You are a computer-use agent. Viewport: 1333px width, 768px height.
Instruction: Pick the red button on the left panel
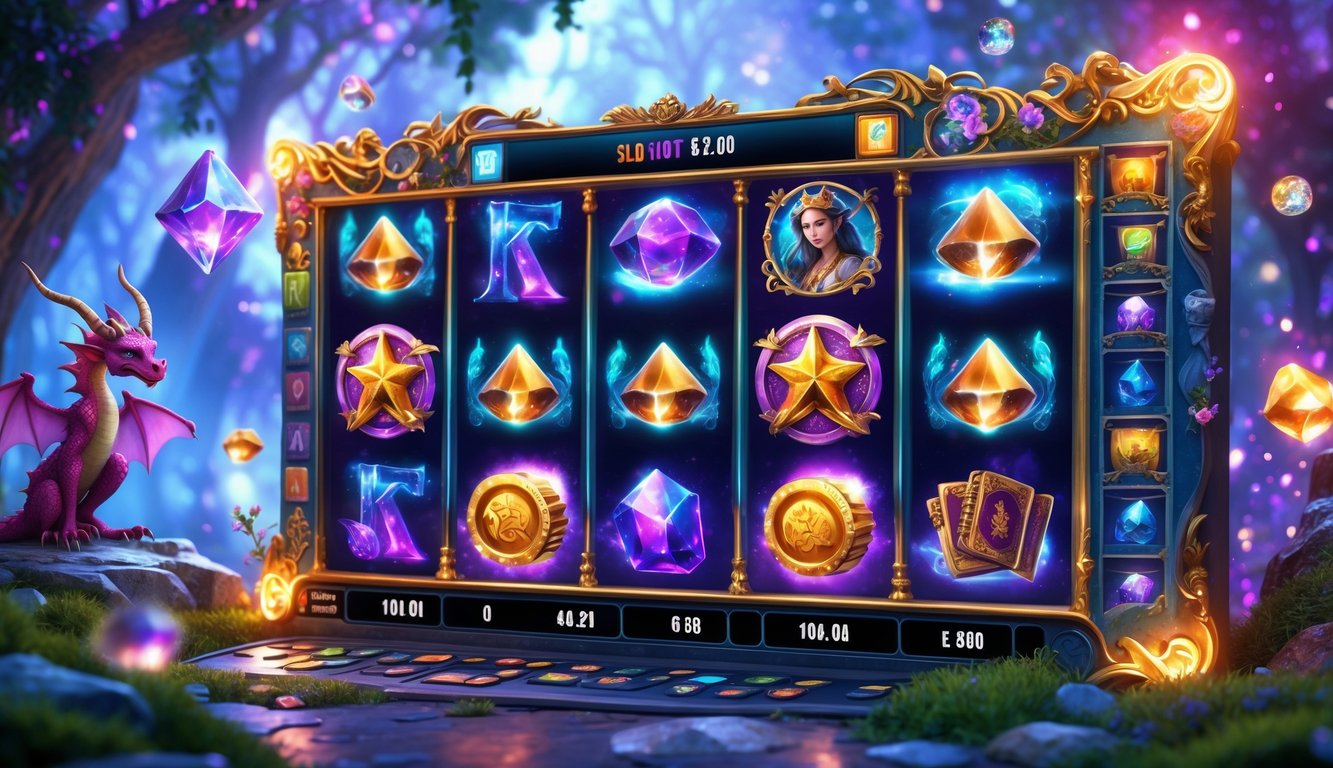(x=298, y=391)
